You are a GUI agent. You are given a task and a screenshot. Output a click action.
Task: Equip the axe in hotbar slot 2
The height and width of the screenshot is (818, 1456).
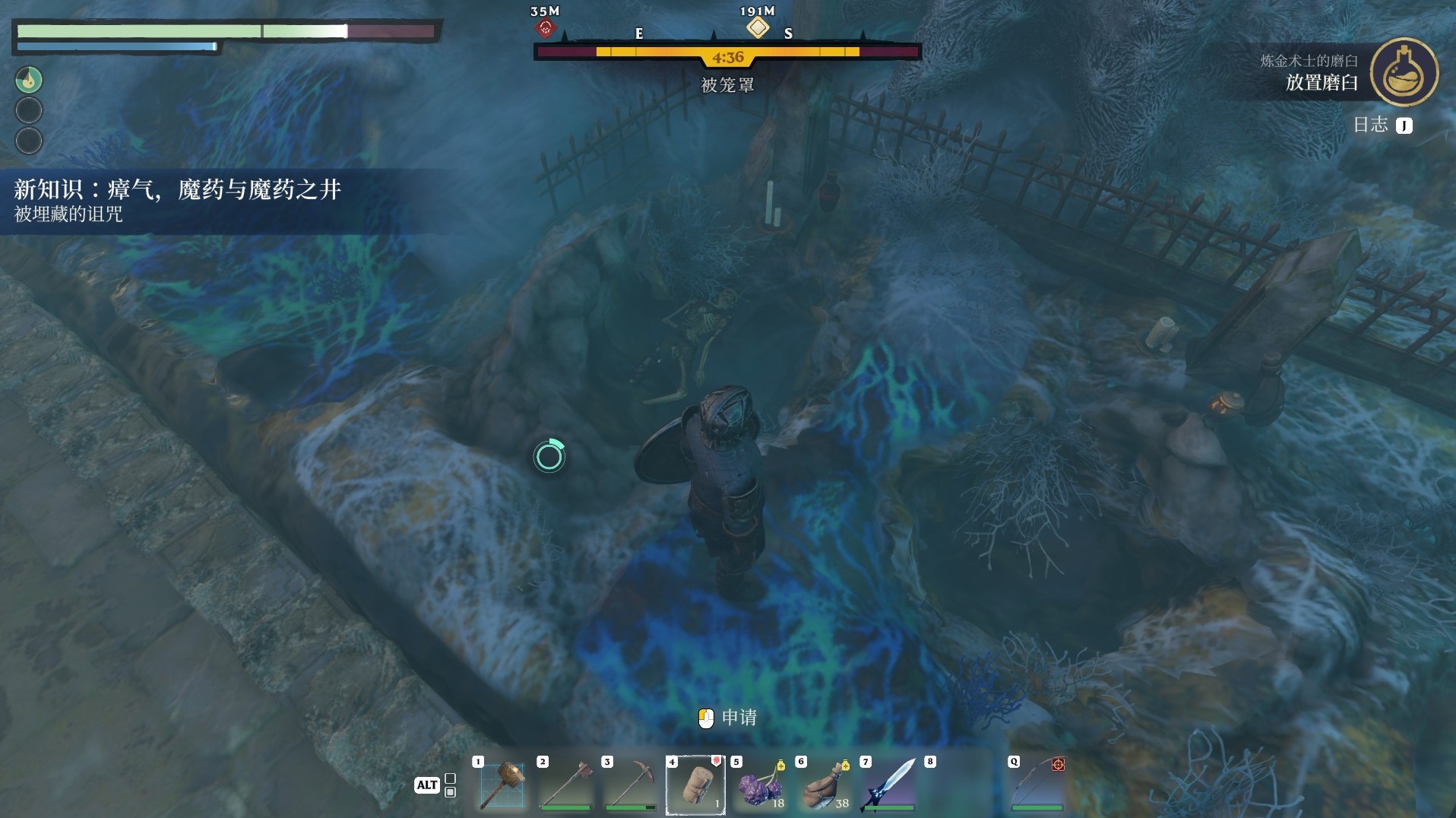click(566, 785)
